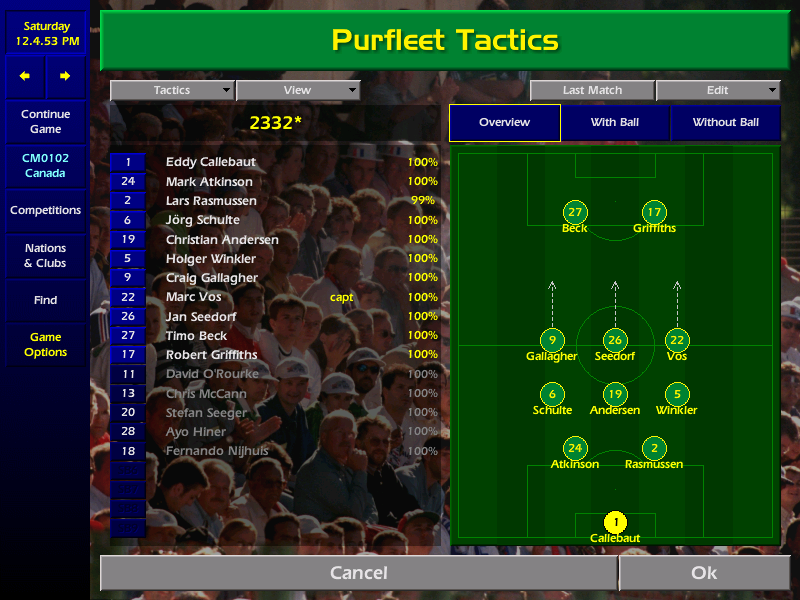This screenshot has width=800, height=600.
Task: Open the View dropdown
Action: [297, 91]
